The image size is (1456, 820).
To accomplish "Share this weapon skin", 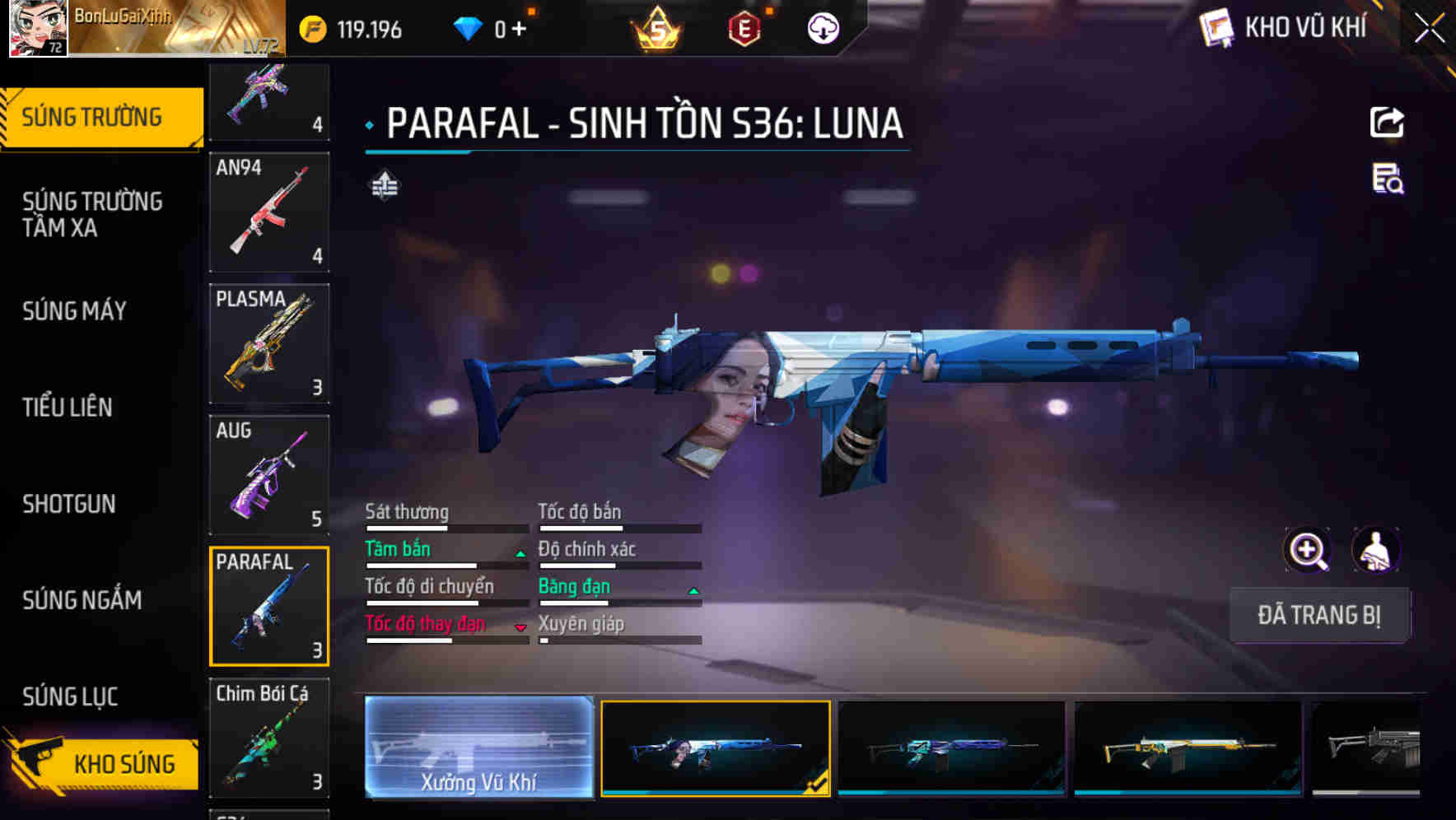I will coord(1387,123).
